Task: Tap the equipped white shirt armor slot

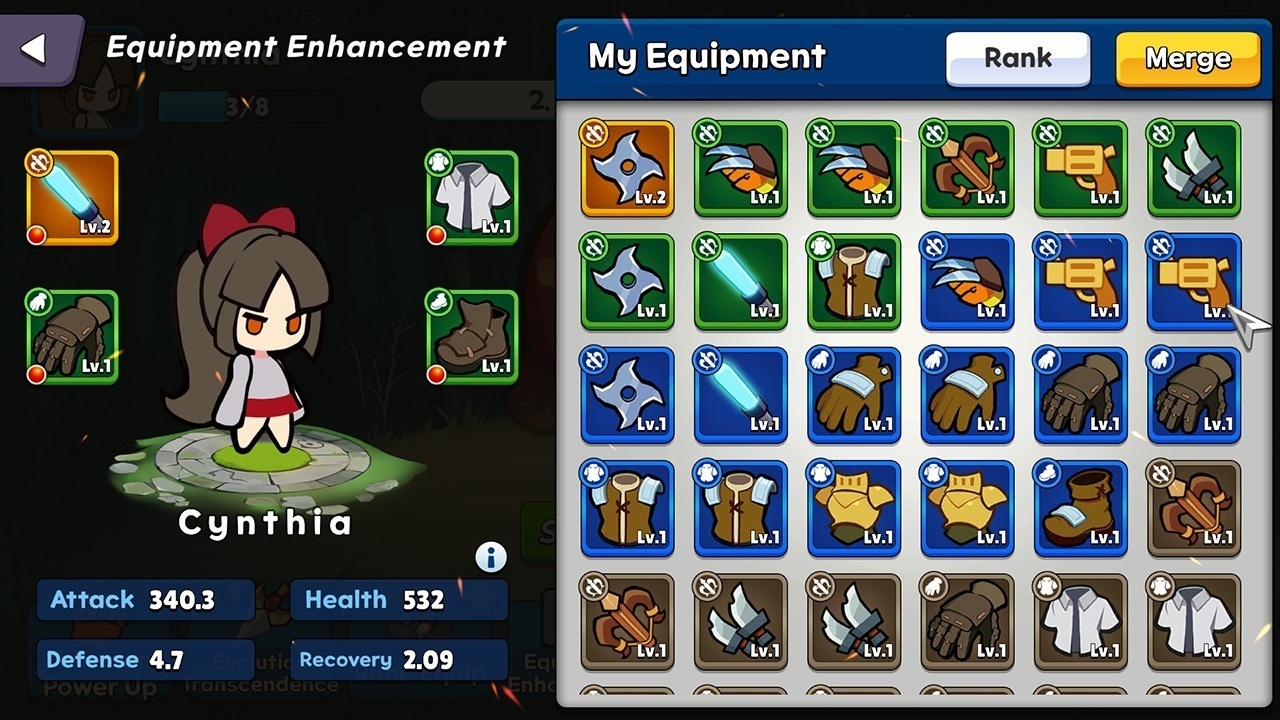Action: pos(470,197)
